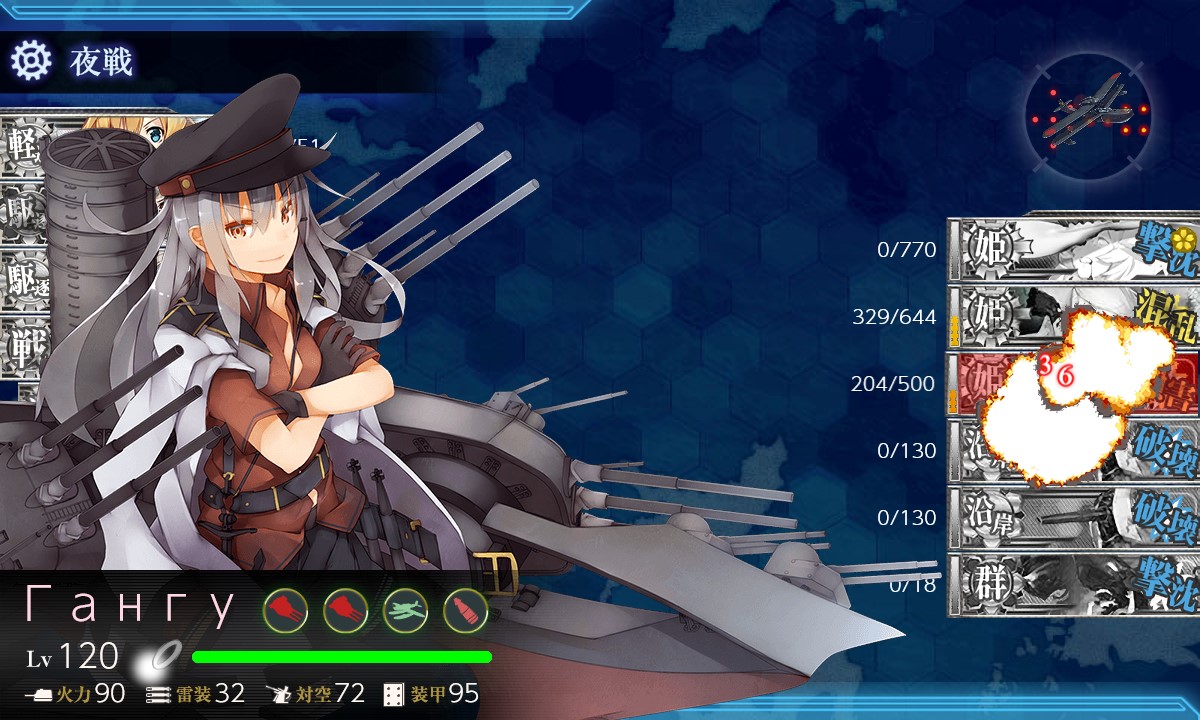The width and height of the screenshot is (1200, 720).
Task: Target the red enemy banner at 204/500 HP
Action: pyautogui.click(x=1075, y=383)
